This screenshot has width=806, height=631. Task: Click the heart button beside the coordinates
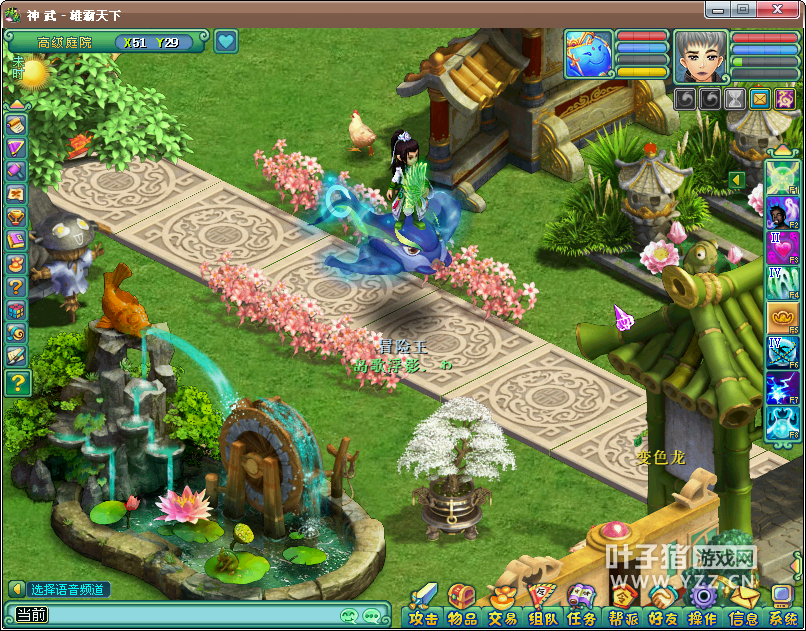pos(226,41)
